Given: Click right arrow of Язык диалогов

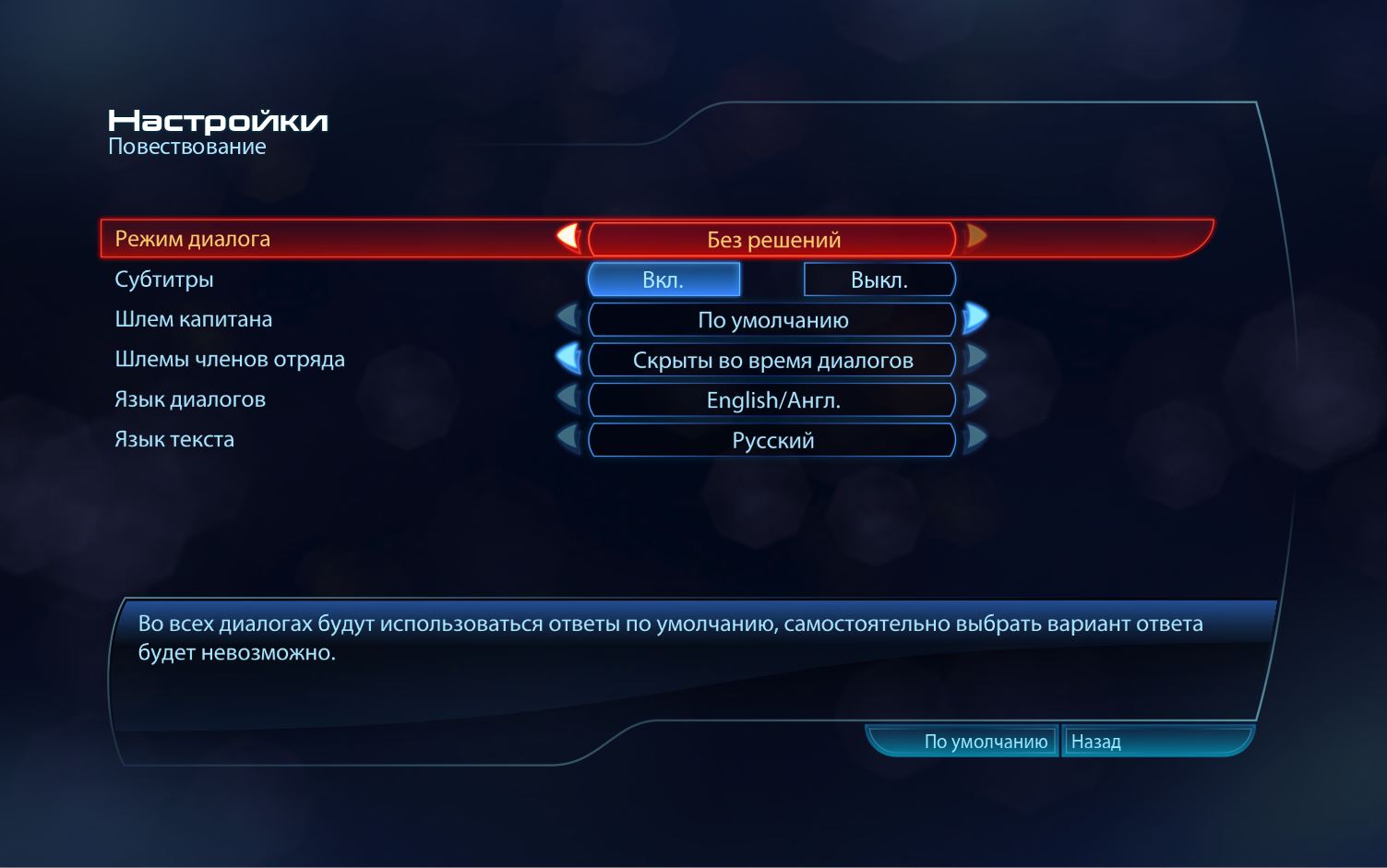Looking at the screenshot, I should (x=975, y=399).
